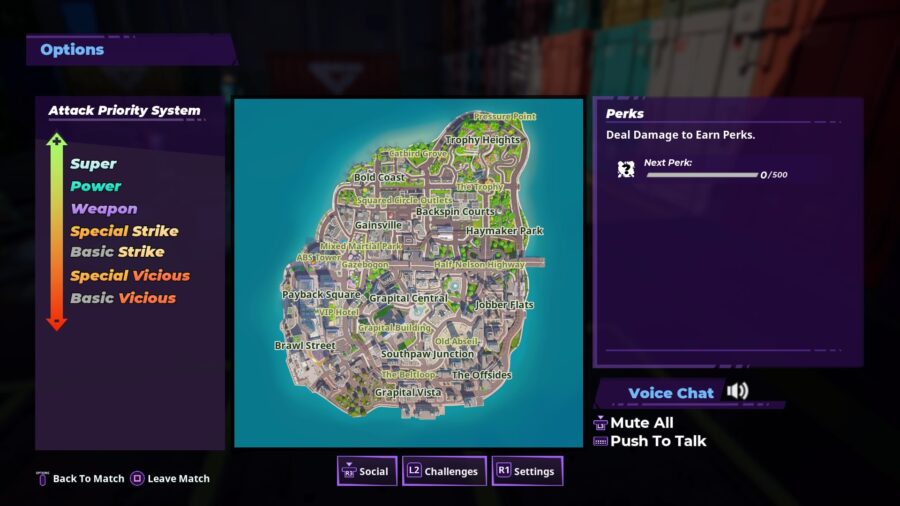Select Grapital Central on the island map

click(x=408, y=299)
